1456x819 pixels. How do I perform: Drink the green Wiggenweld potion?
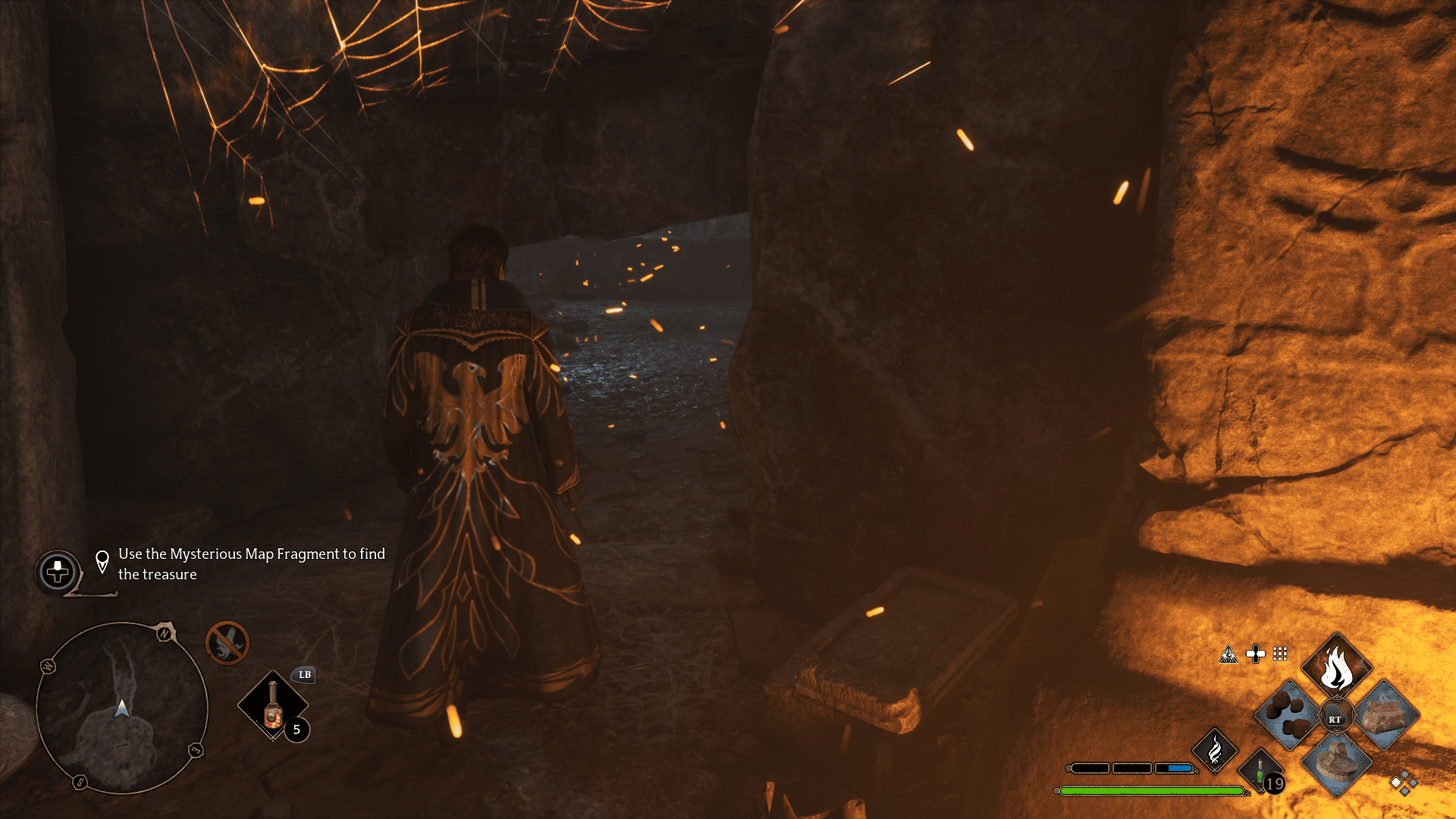click(x=1260, y=772)
